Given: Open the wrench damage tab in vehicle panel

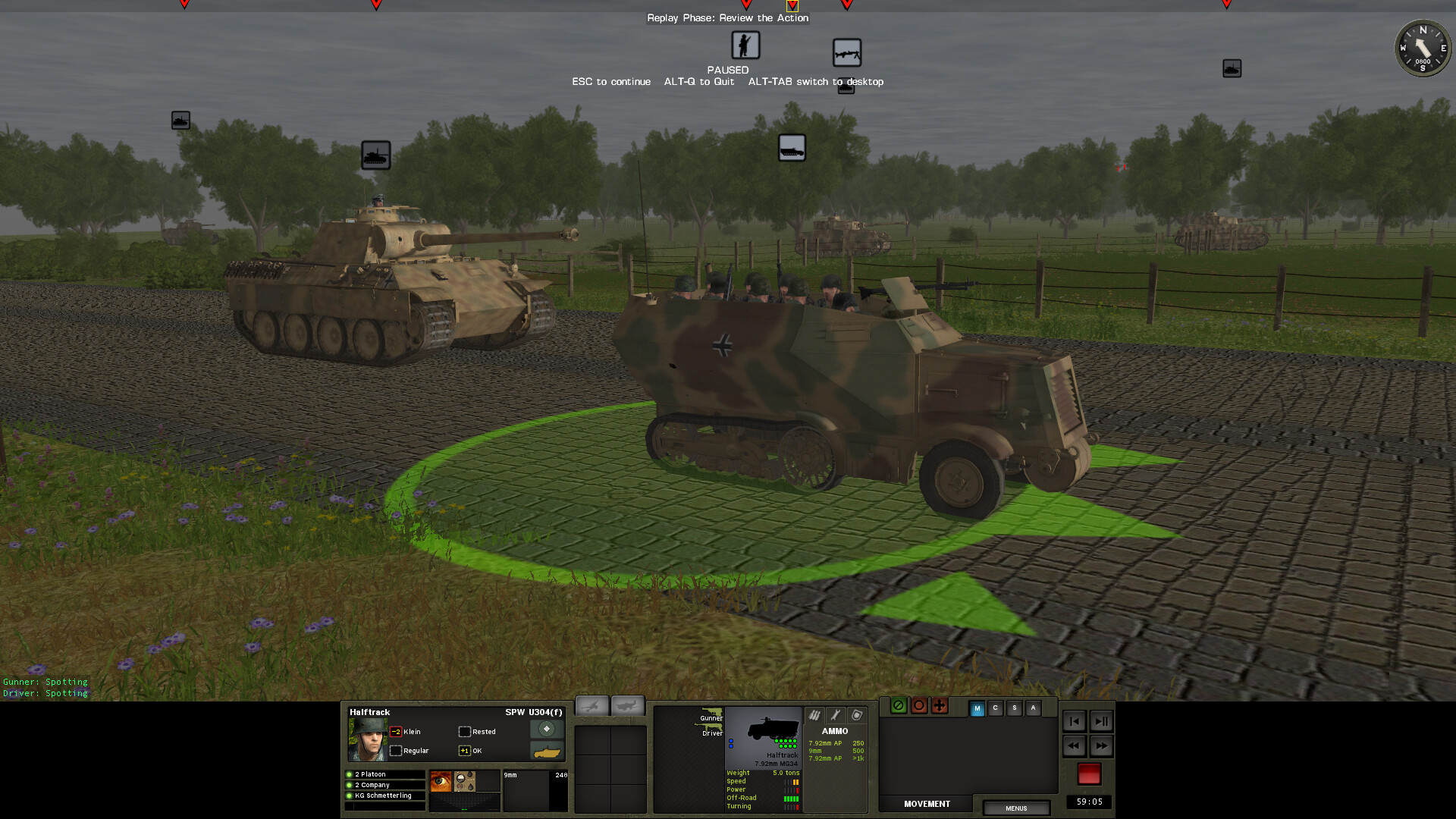Looking at the screenshot, I should click(x=834, y=714).
